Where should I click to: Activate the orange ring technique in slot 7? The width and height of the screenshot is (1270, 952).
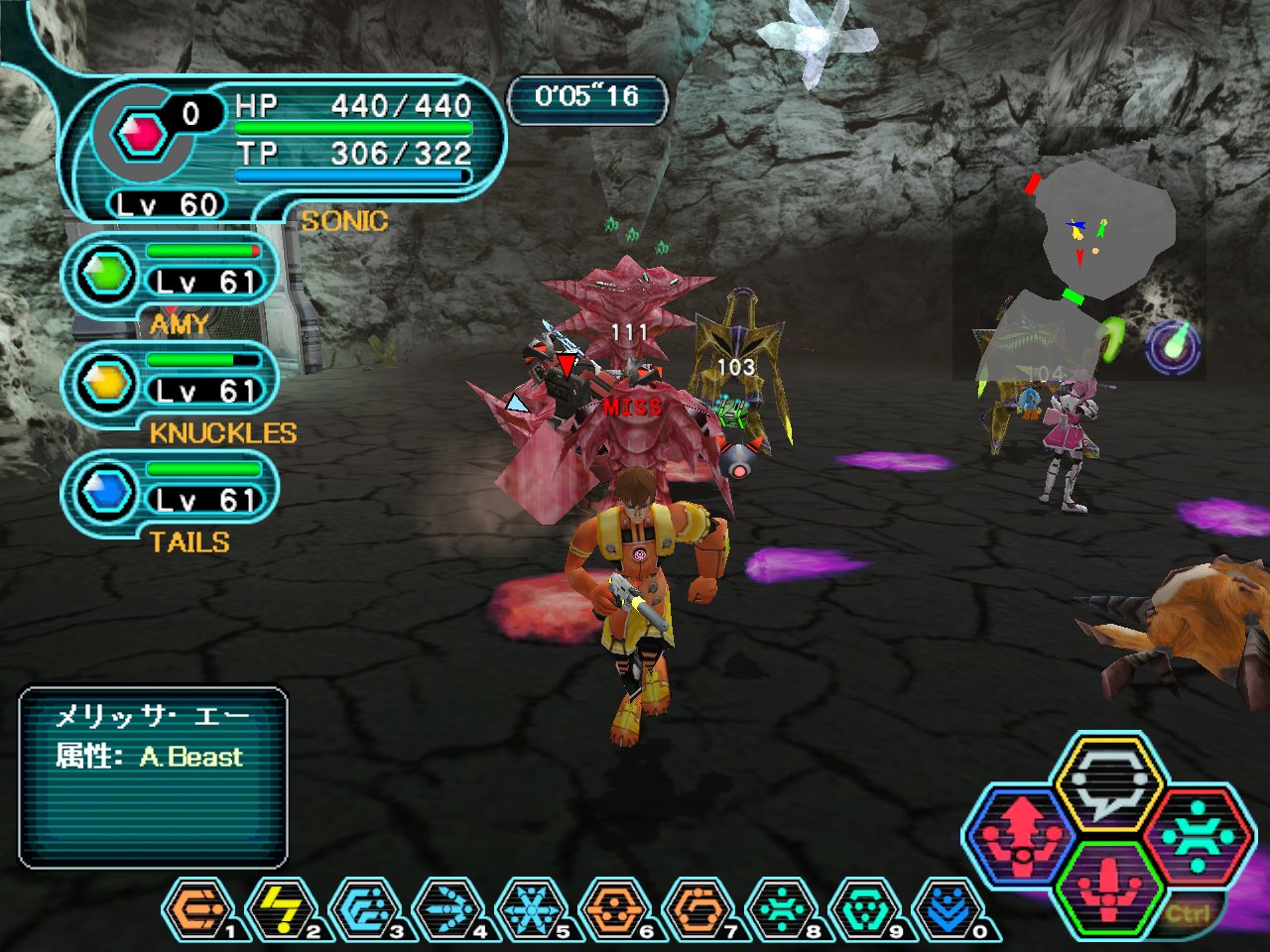(x=698, y=908)
